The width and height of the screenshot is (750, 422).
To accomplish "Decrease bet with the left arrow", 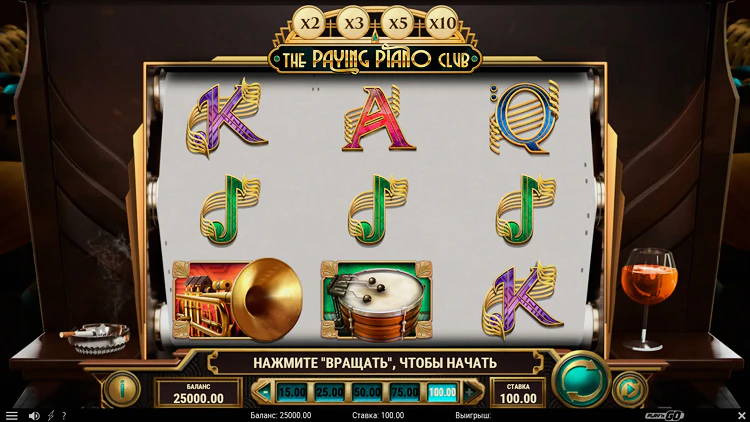I will point(265,392).
